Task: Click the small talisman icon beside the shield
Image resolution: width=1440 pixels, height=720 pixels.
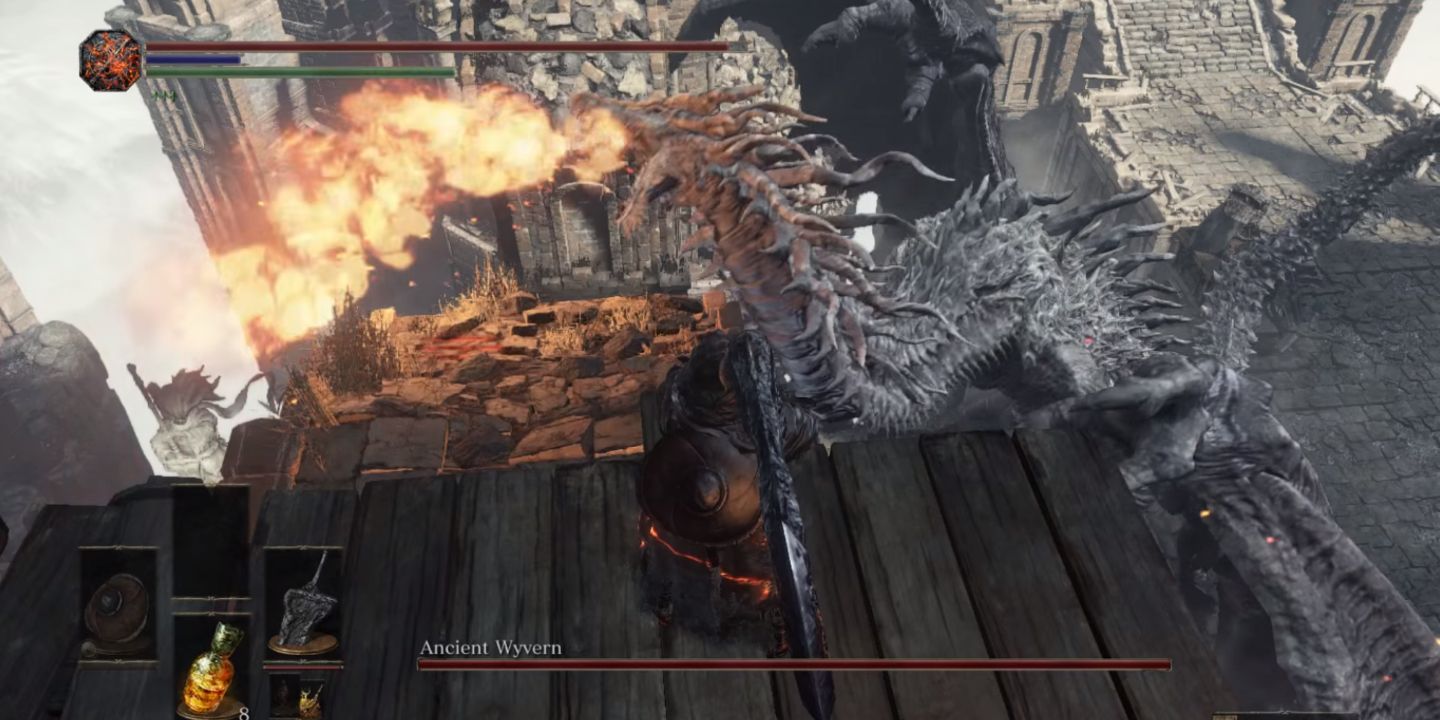Action: pos(88,648)
